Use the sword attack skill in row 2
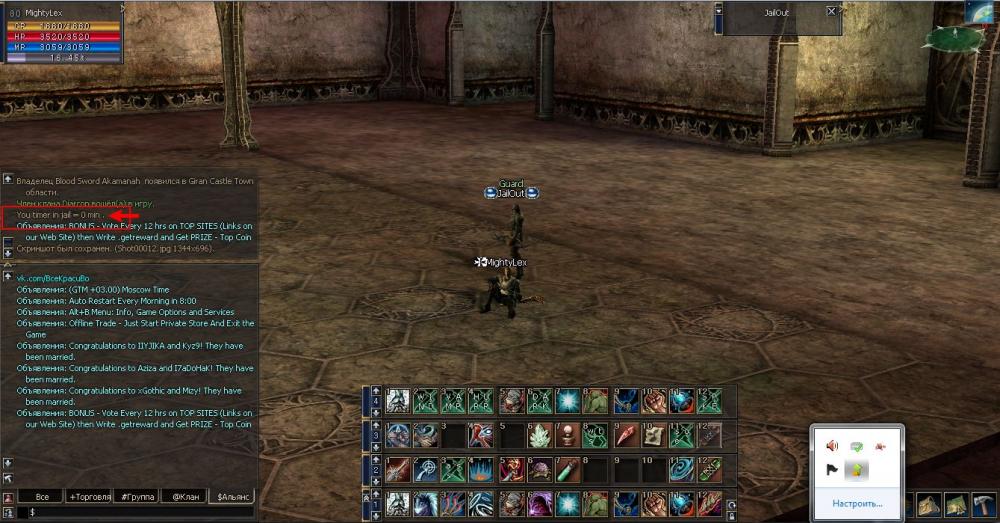 398,469
